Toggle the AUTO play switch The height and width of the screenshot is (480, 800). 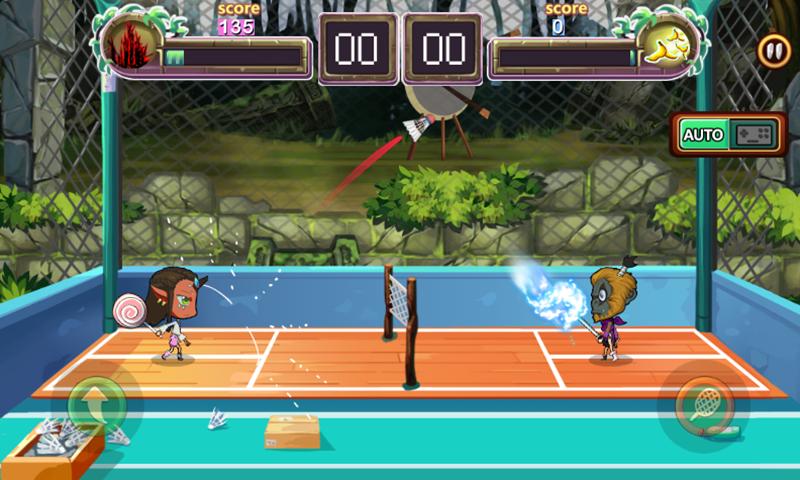coord(727,134)
